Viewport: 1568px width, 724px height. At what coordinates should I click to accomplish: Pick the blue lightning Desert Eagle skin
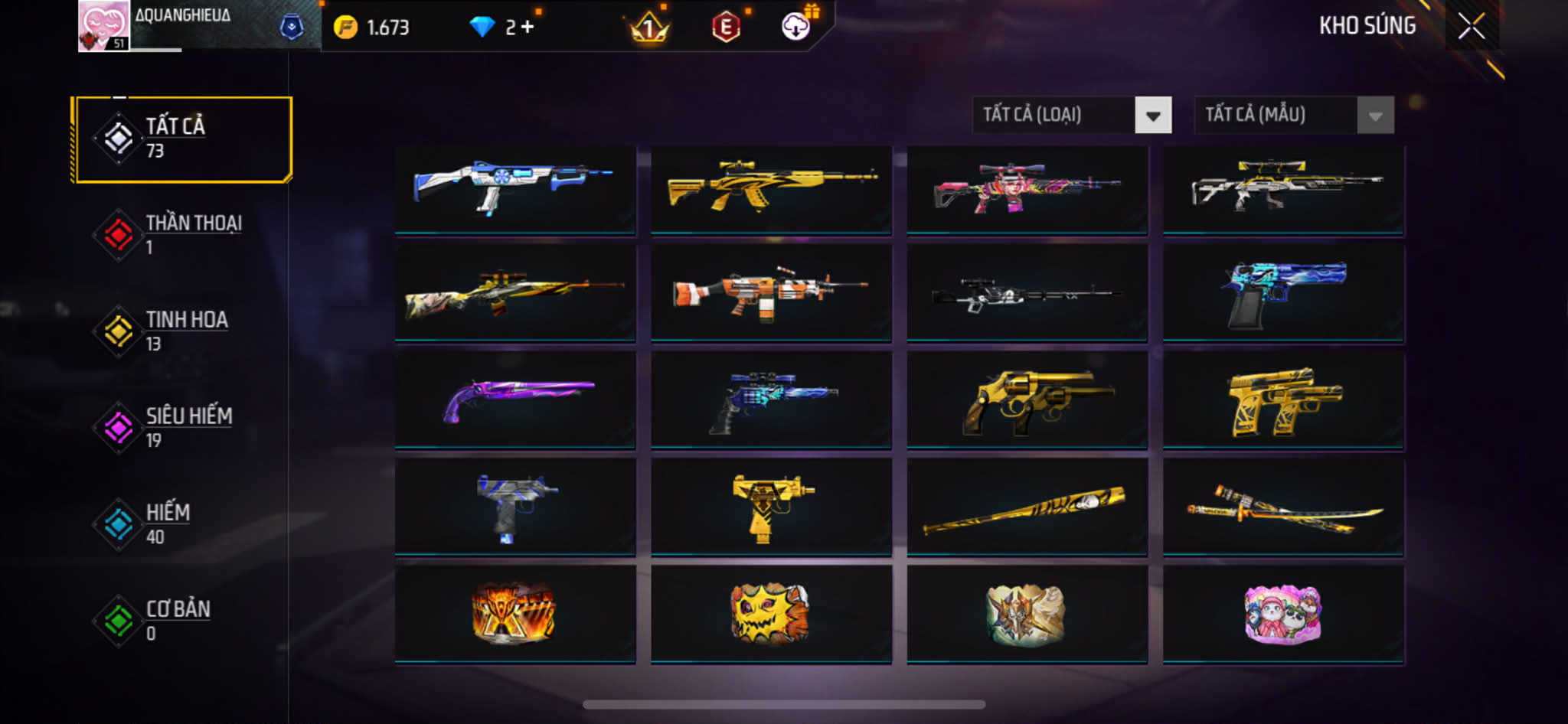pyautogui.click(x=1283, y=294)
